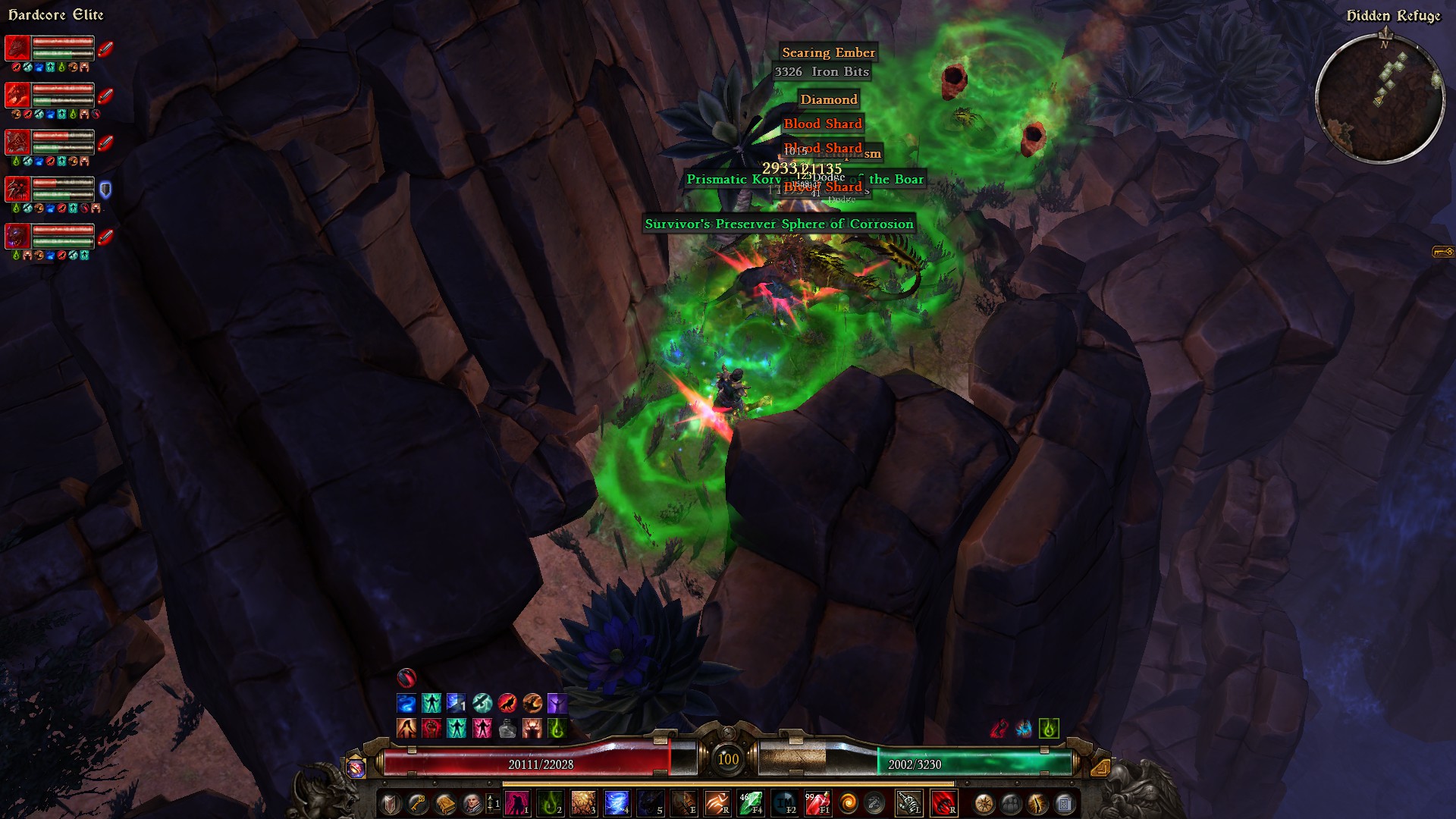
Task: Select the gauntlet left-mouse attack slot
Action: tap(908, 802)
